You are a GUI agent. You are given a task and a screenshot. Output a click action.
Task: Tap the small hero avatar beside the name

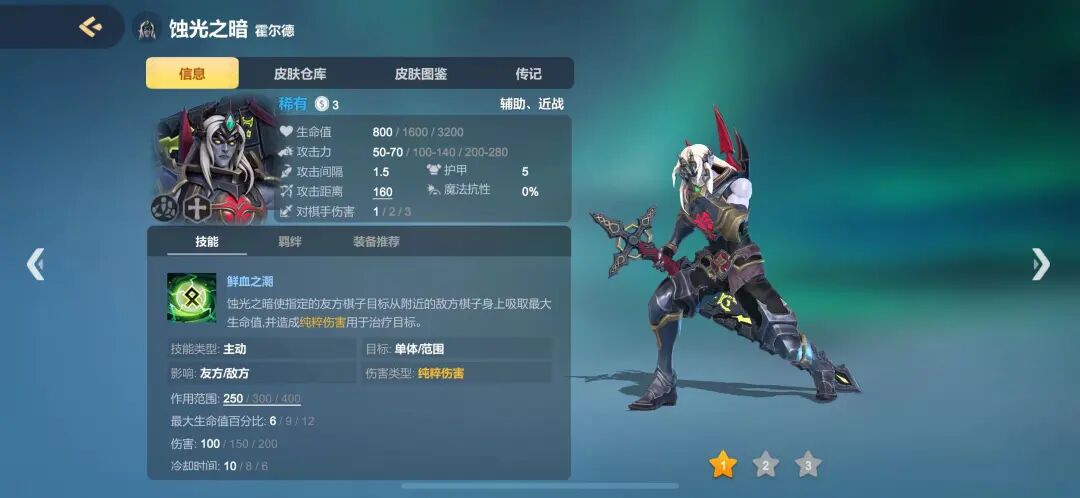(x=147, y=28)
